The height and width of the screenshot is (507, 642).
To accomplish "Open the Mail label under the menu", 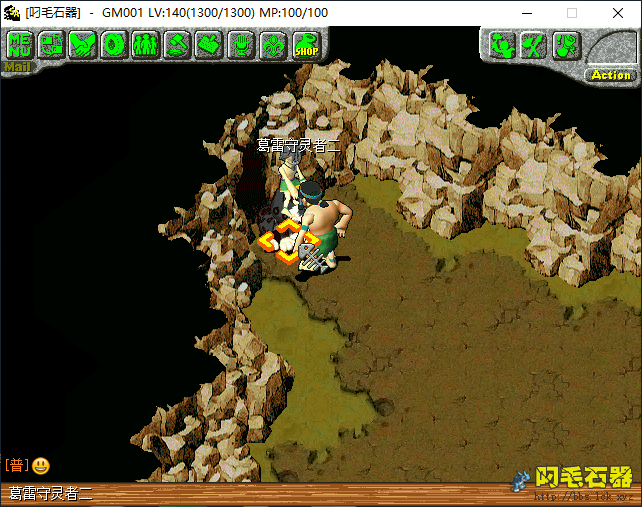I will (16, 68).
